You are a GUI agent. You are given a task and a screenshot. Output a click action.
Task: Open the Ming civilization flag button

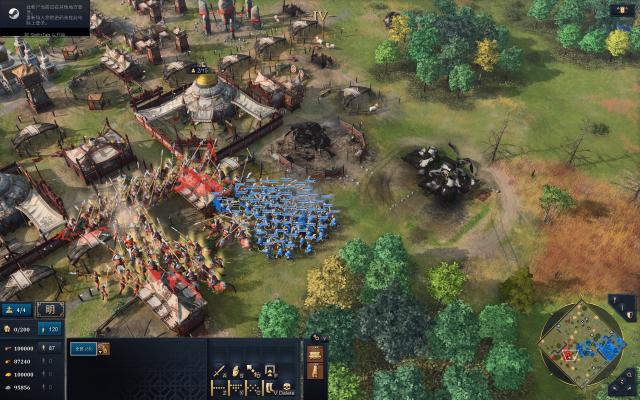point(50,309)
